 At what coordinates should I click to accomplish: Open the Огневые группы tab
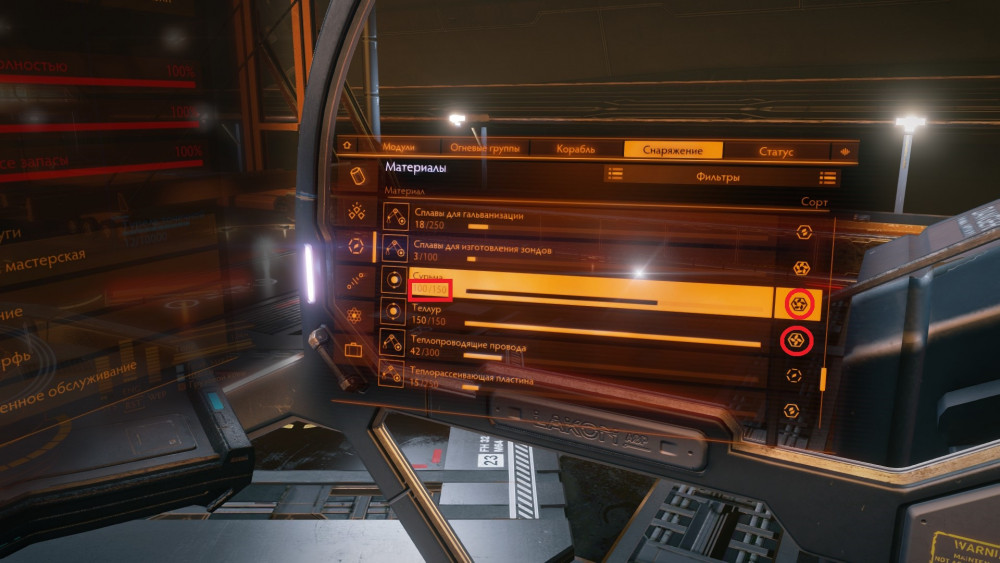pyautogui.click(x=484, y=148)
